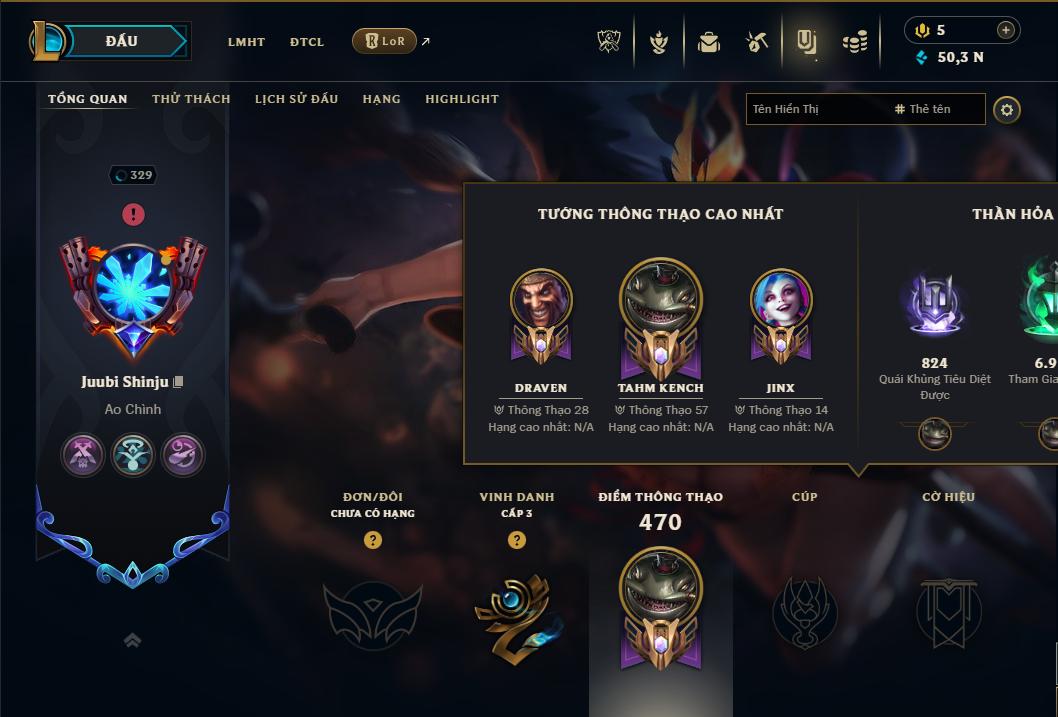
Task: Open the Hạng tab
Action: [x=381, y=99]
